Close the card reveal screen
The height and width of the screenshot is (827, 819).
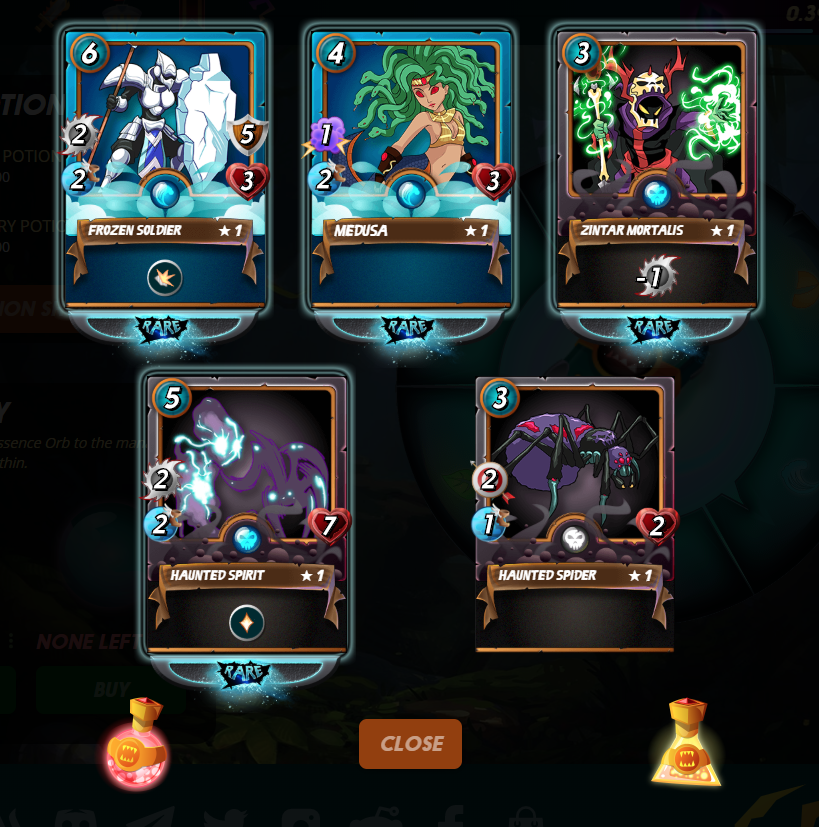tap(410, 744)
